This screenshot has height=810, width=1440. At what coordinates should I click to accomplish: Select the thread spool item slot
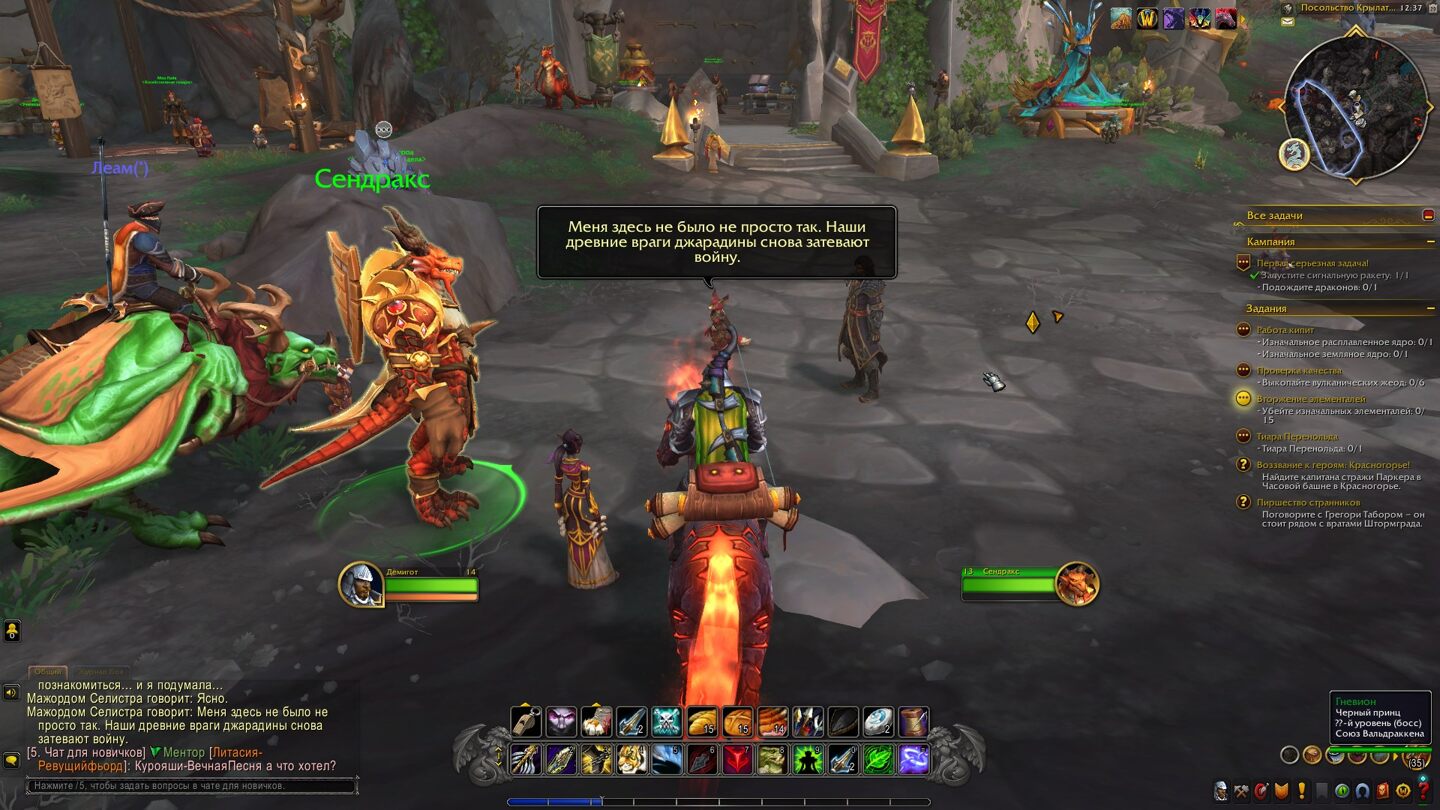pyautogui.click(x=913, y=722)
